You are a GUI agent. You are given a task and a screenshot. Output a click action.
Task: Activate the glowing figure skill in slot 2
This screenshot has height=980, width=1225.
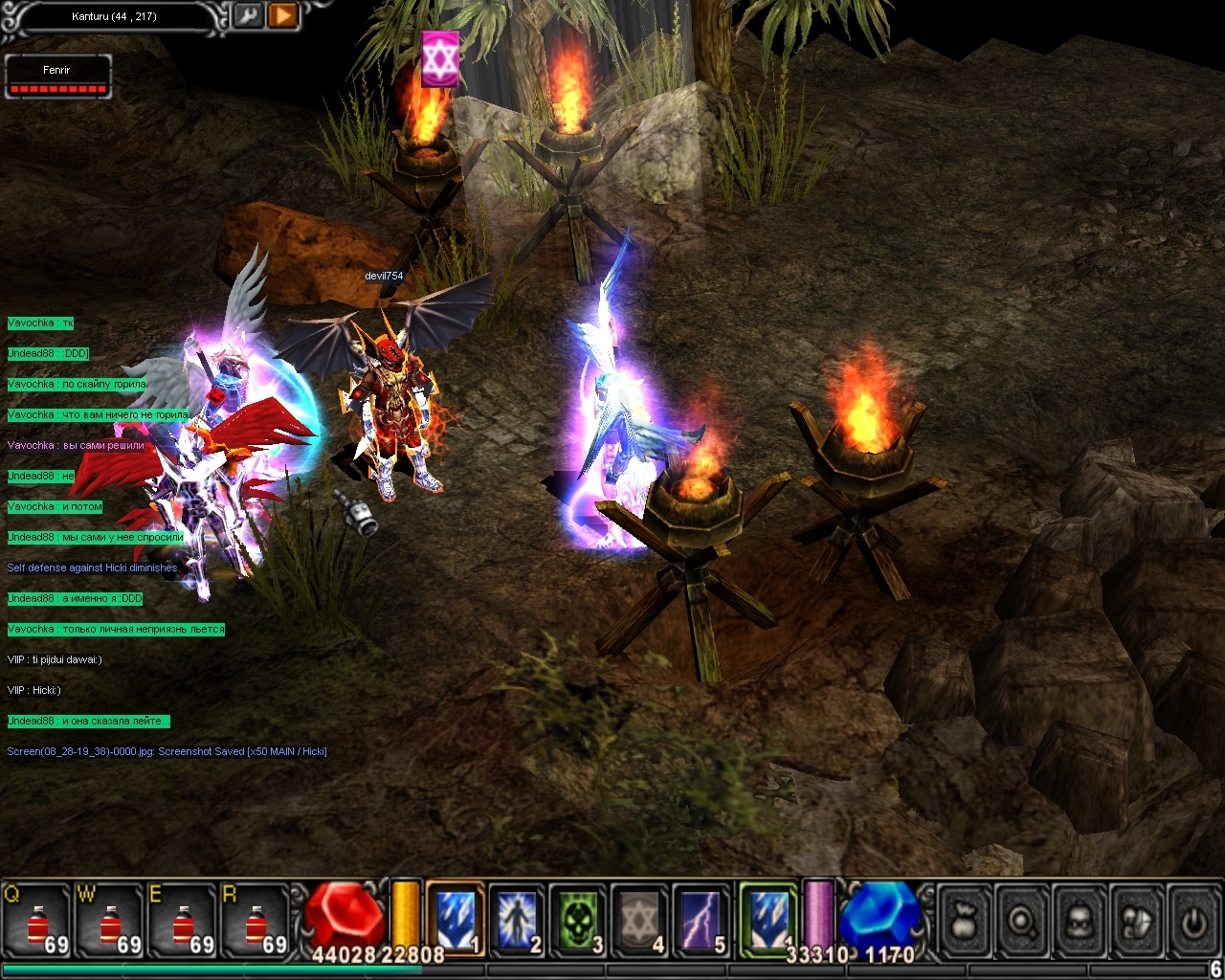(x=517, y=919)
